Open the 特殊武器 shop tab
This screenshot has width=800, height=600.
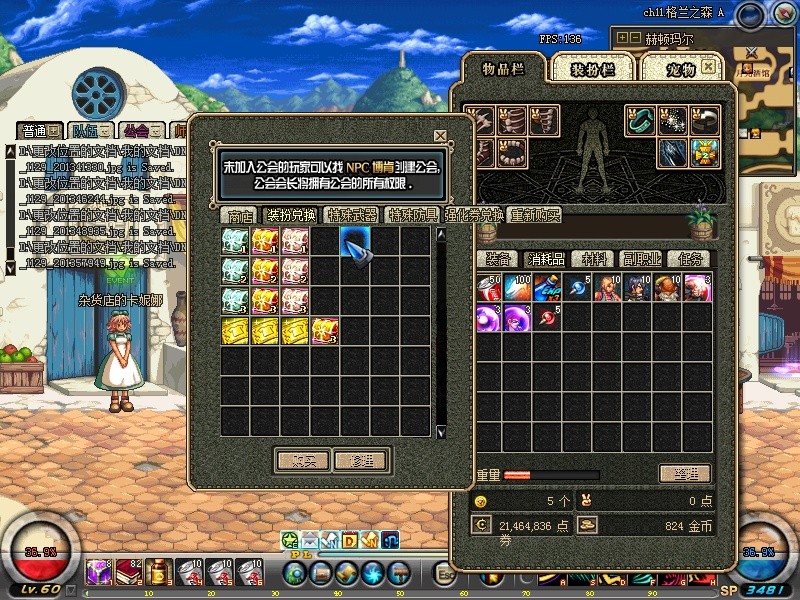353,215
